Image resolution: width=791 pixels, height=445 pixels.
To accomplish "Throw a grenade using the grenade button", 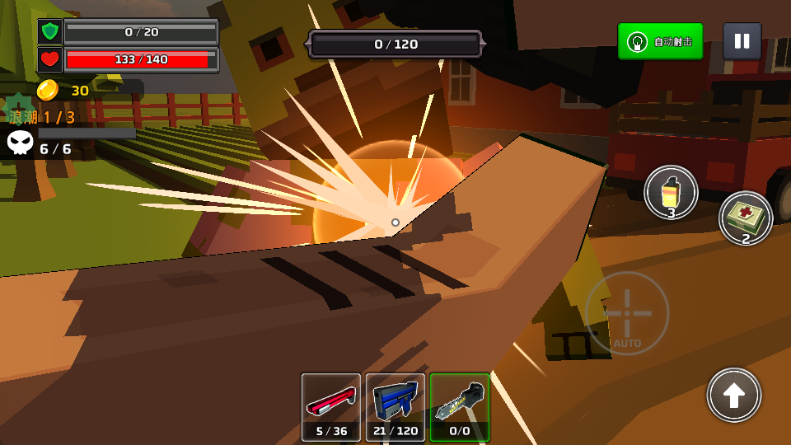I will coord(671,192).
